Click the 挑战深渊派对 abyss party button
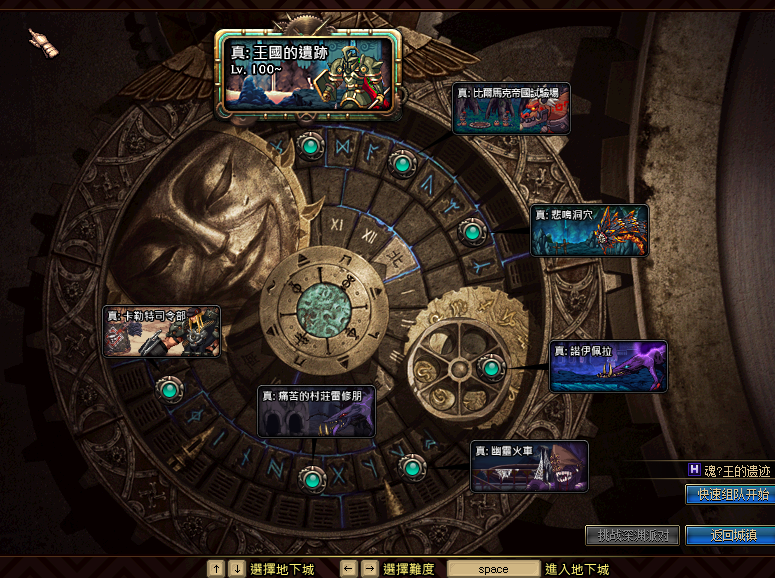The height and width of the screenshot is (578, 775). 632,535
